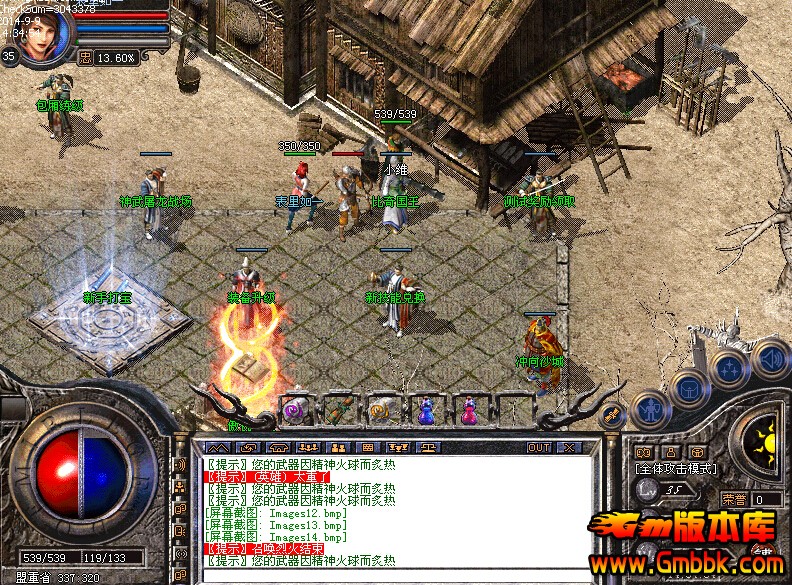Click the satellite icon button

pyautogui.click(x=613, y=413)
